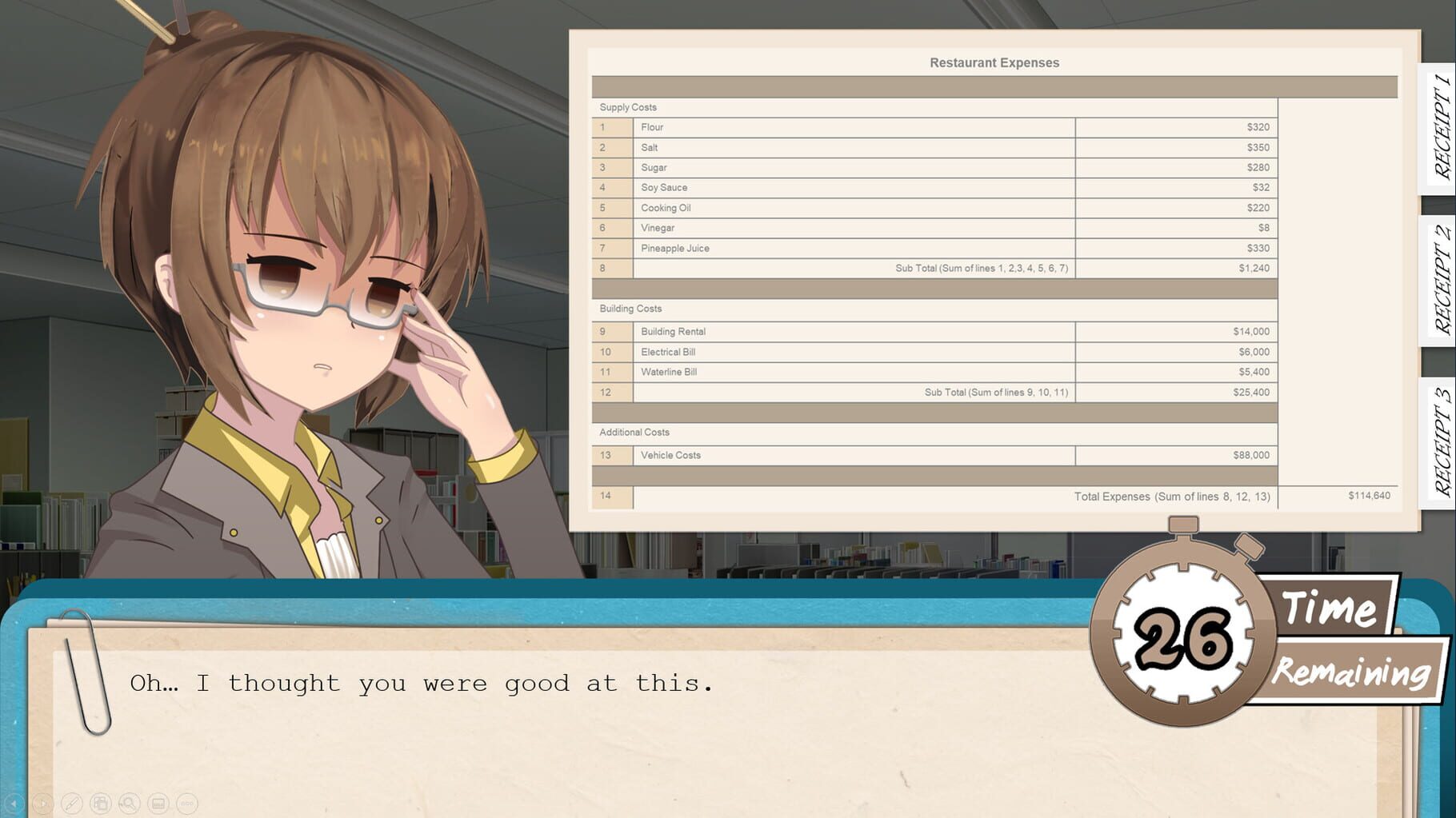Viewport: 1456px width, 818px height.
Task: Open the keyboard icon in the bottom toolbar
Action: (157, 804)
